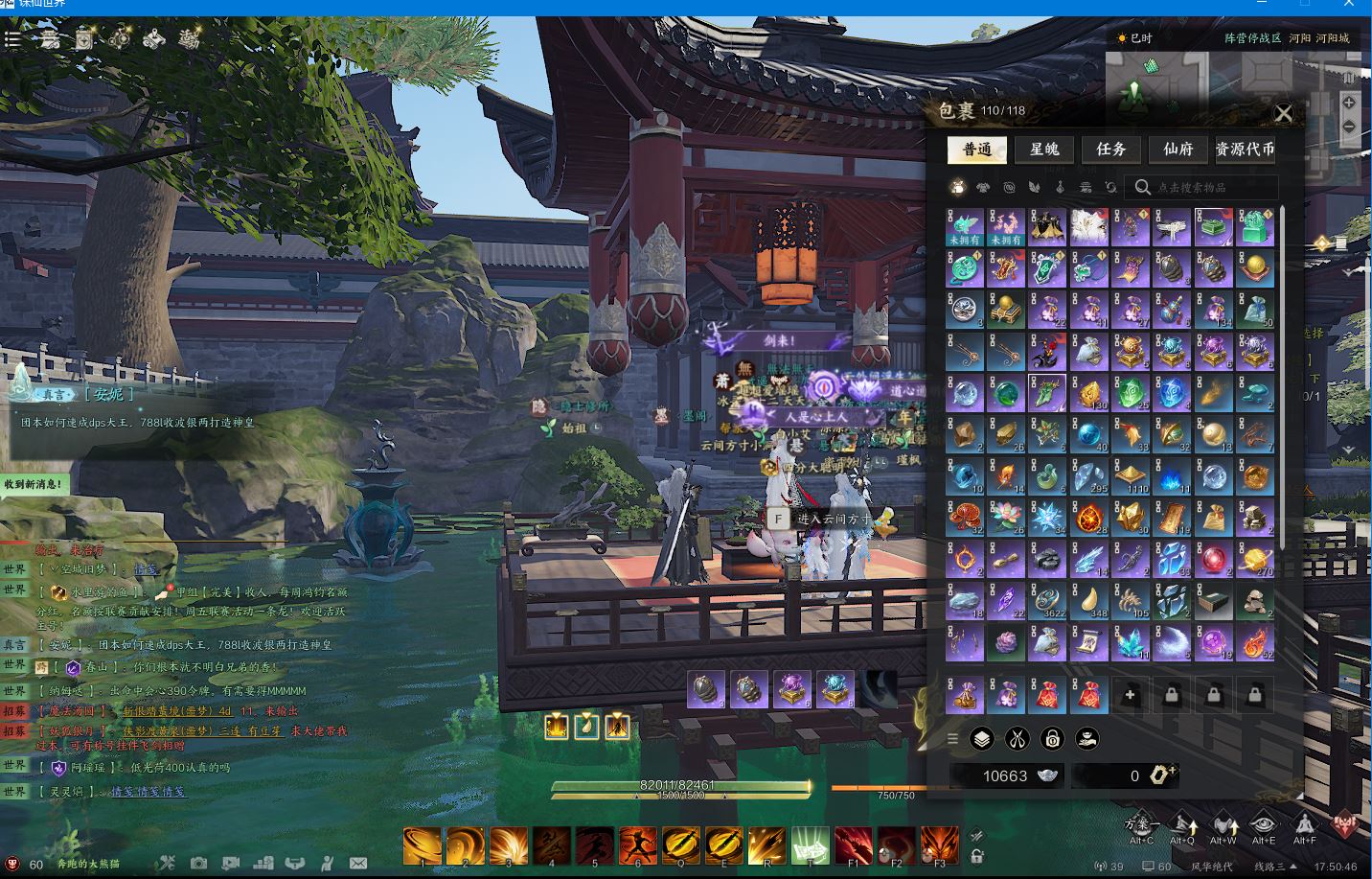The width and height of the screenshot is (1372, 879).
Task: Open the scissors split tool
Action: (x=1017, y=739)
